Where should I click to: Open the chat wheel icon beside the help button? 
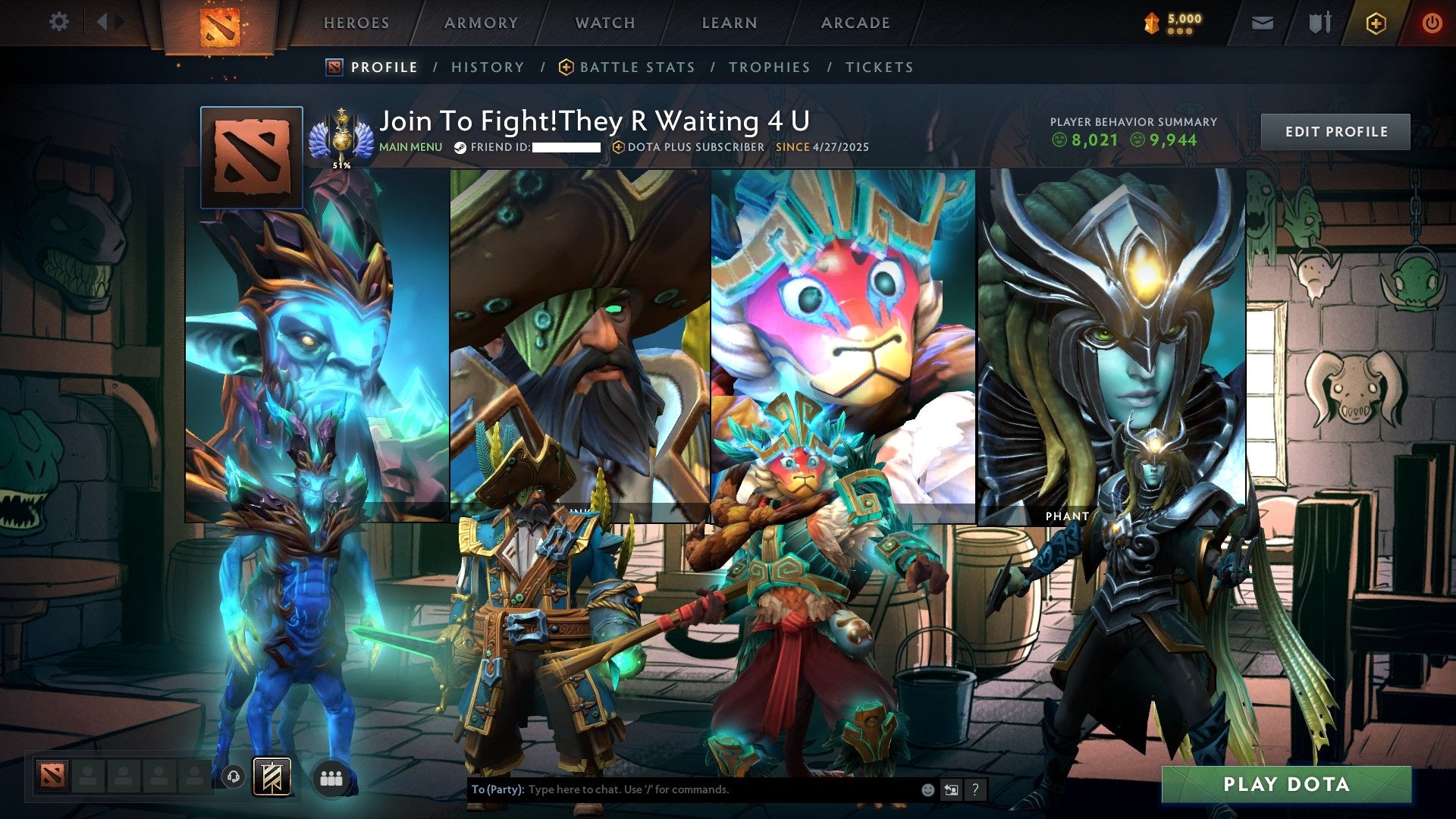pos(951,789)
